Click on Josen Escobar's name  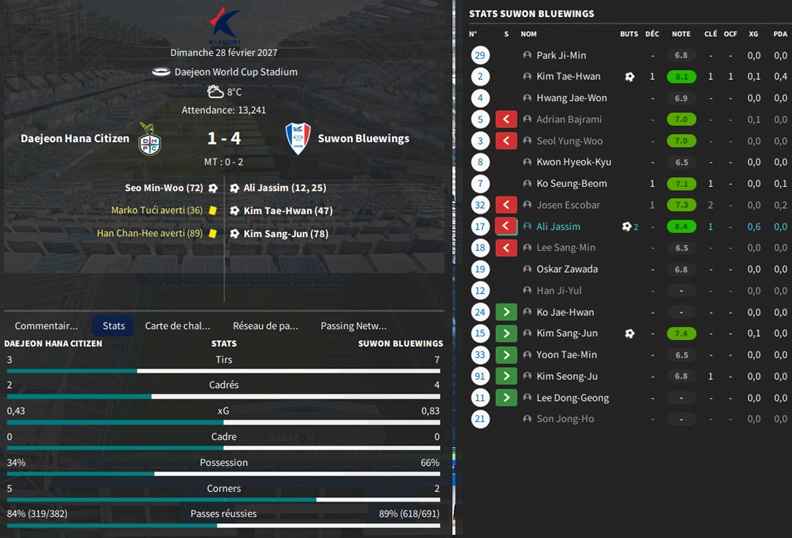(x=566, y=205)
